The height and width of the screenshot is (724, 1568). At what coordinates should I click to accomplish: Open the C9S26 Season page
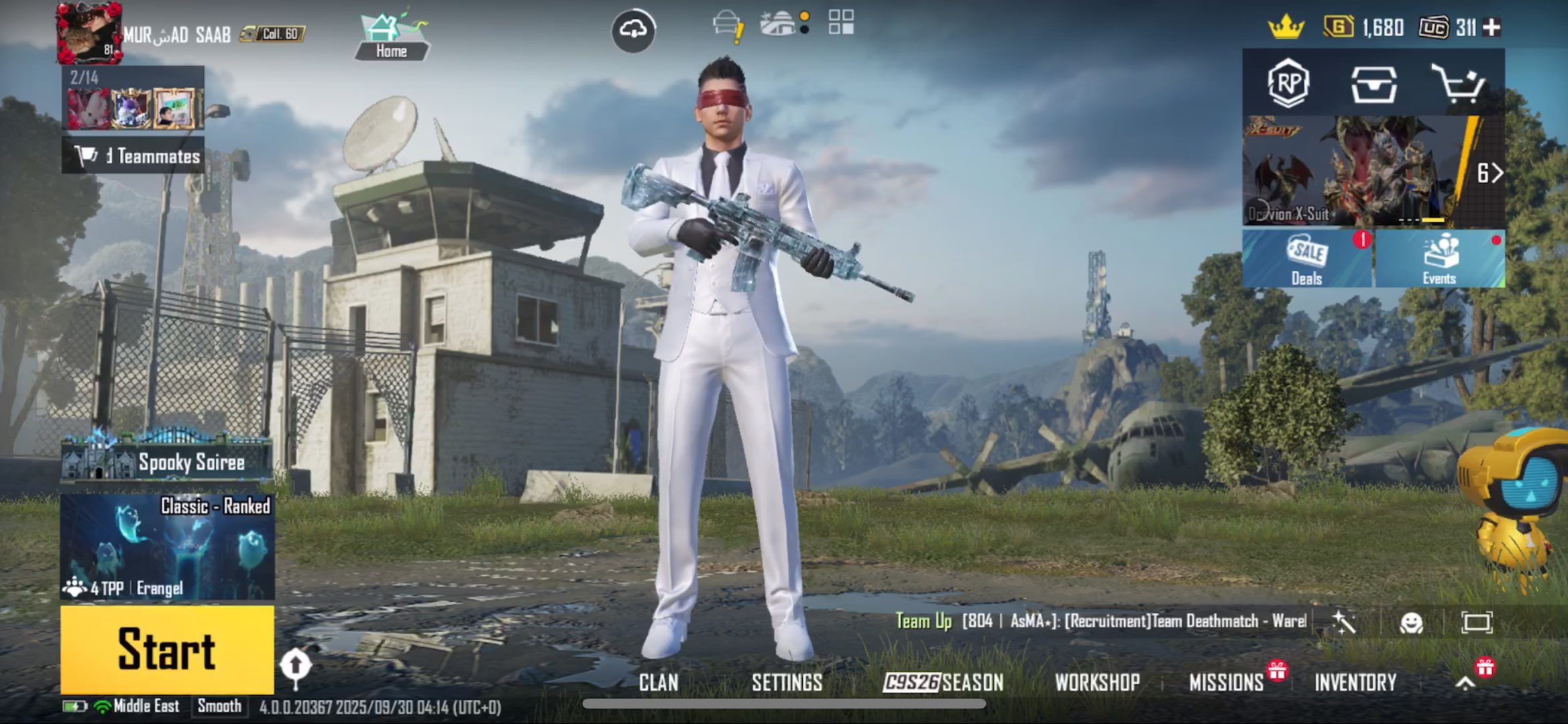pyautogui.click(x=943, y=682)
